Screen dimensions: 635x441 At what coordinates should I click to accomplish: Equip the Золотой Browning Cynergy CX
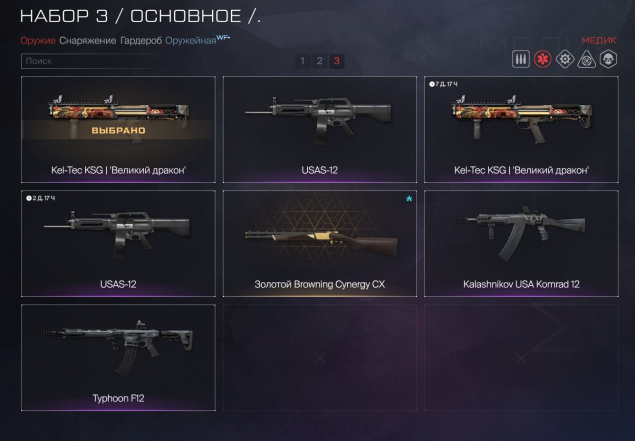(319, 243)
